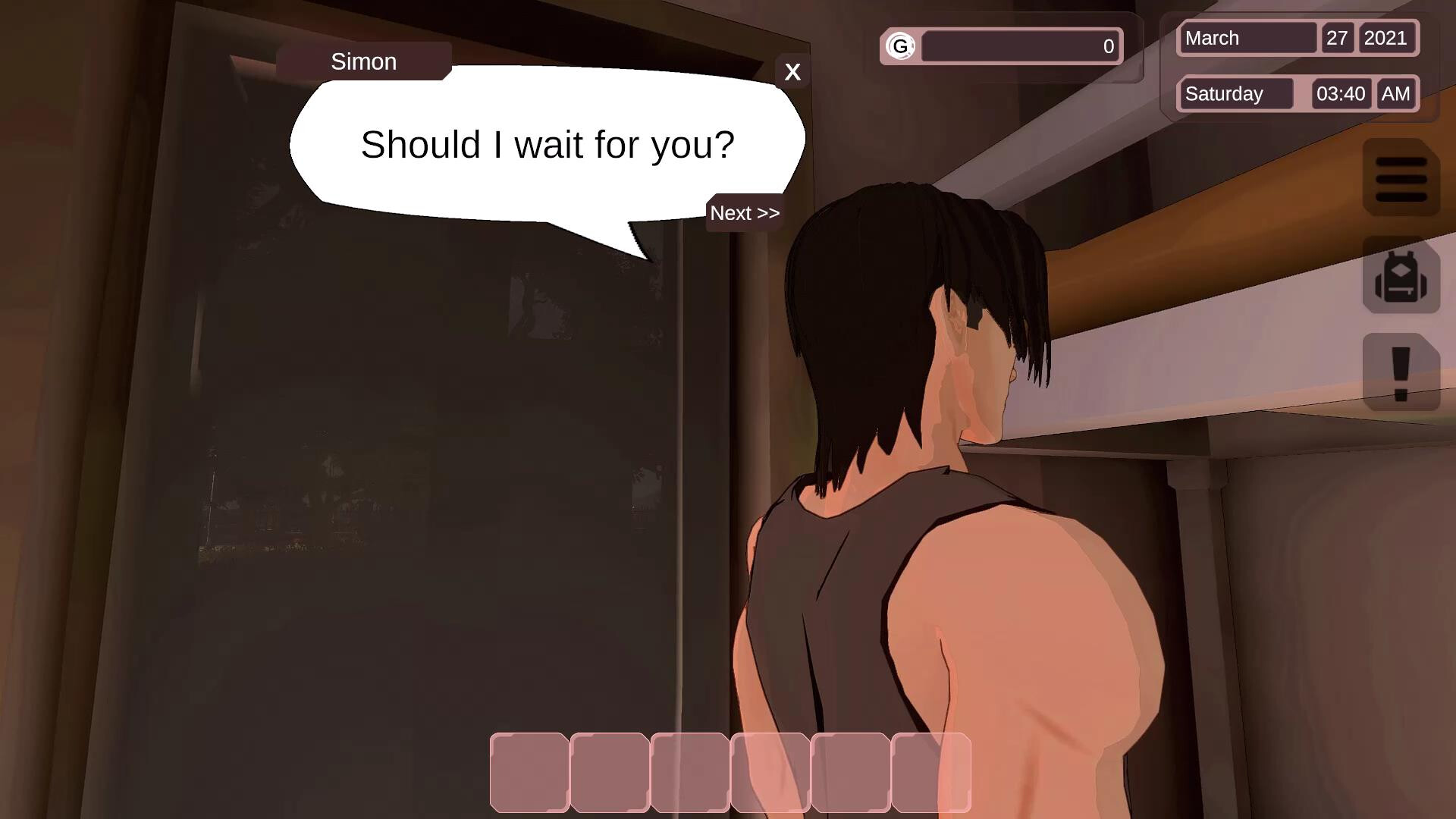This screenshot has height=819, width=1456.
Task: Close the dialogue with the X
Action: 792,72
